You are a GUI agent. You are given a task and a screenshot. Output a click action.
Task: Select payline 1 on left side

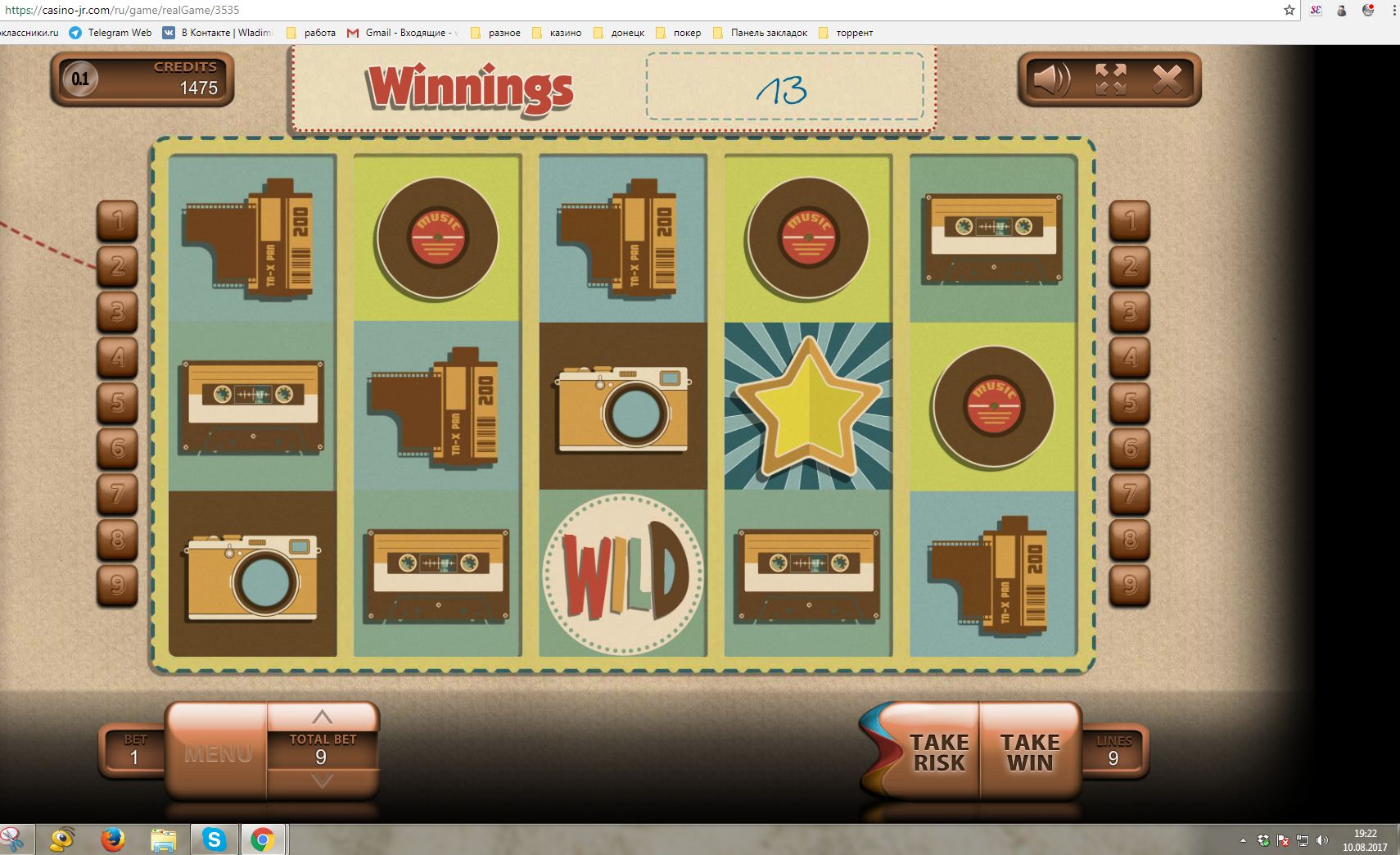[118, 220]
